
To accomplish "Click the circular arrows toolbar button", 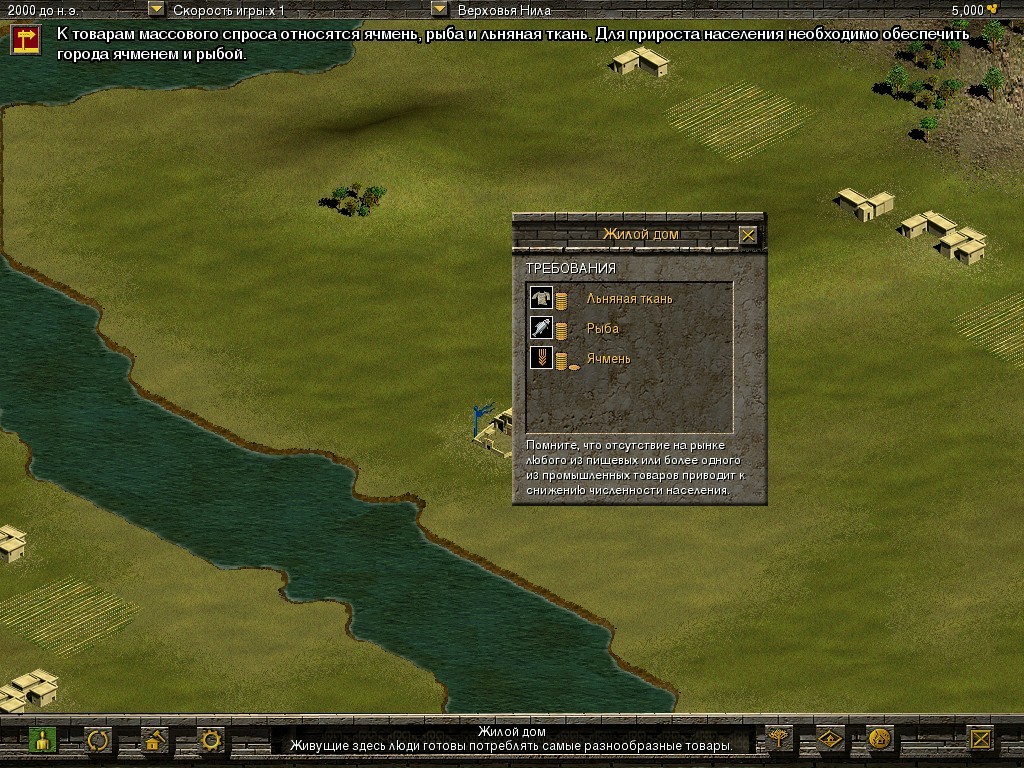I will pyautogui.click(x=98, y=740).
